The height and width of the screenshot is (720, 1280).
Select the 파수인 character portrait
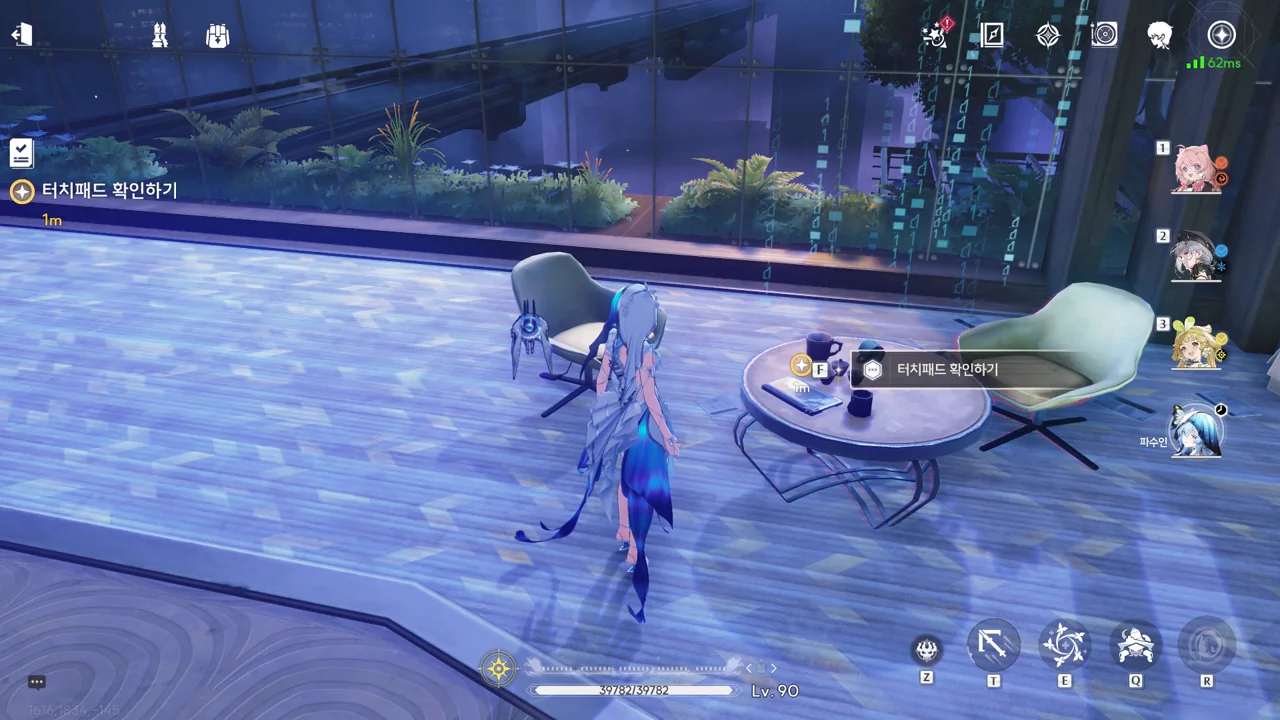coord(1196,431)
